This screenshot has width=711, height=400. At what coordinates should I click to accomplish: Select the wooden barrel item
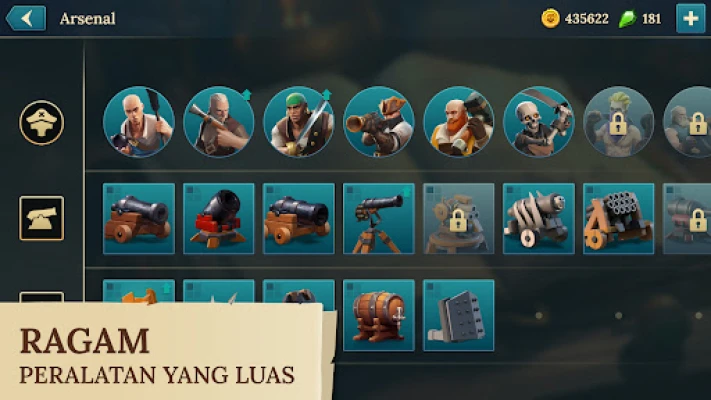pyautogui.click(x=378, y=315)
